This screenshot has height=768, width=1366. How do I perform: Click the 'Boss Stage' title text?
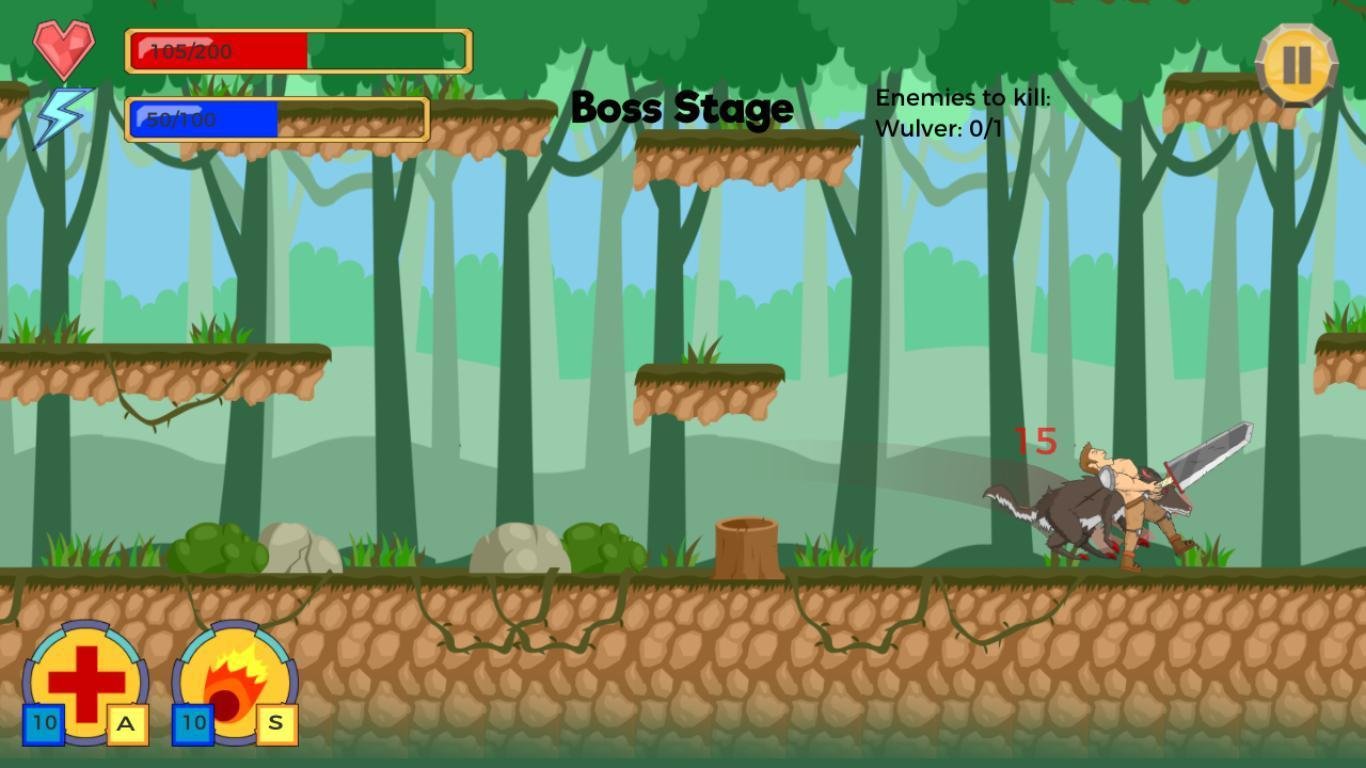[680, 108]
